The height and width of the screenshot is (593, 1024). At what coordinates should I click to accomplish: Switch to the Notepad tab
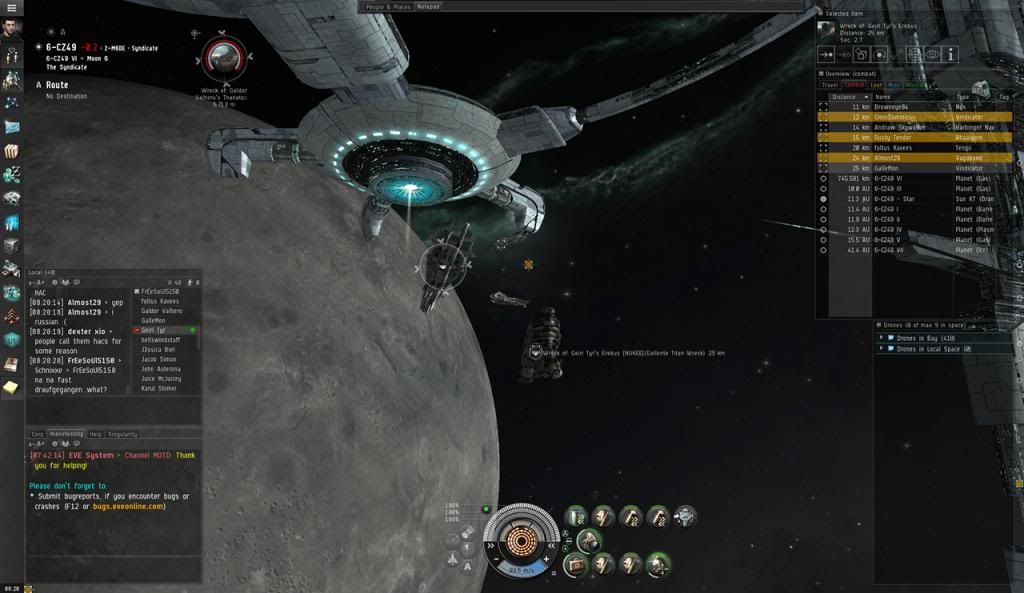pos(429,6)
